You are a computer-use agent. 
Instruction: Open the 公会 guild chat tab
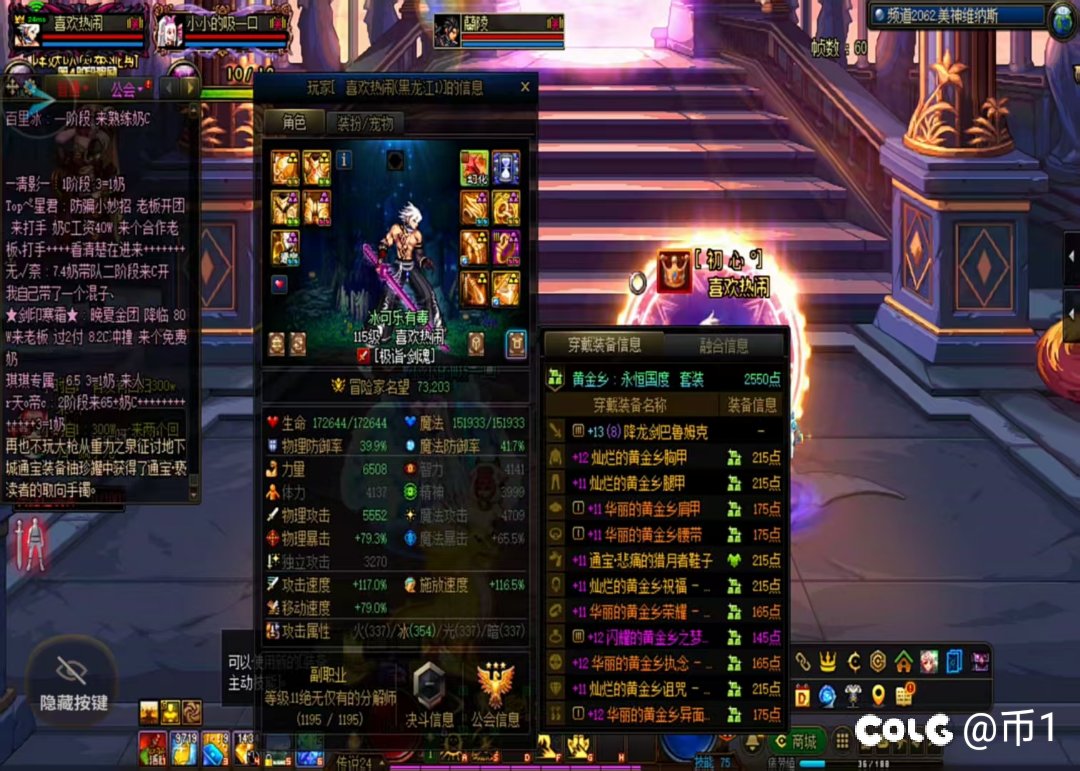pos(125,89)
